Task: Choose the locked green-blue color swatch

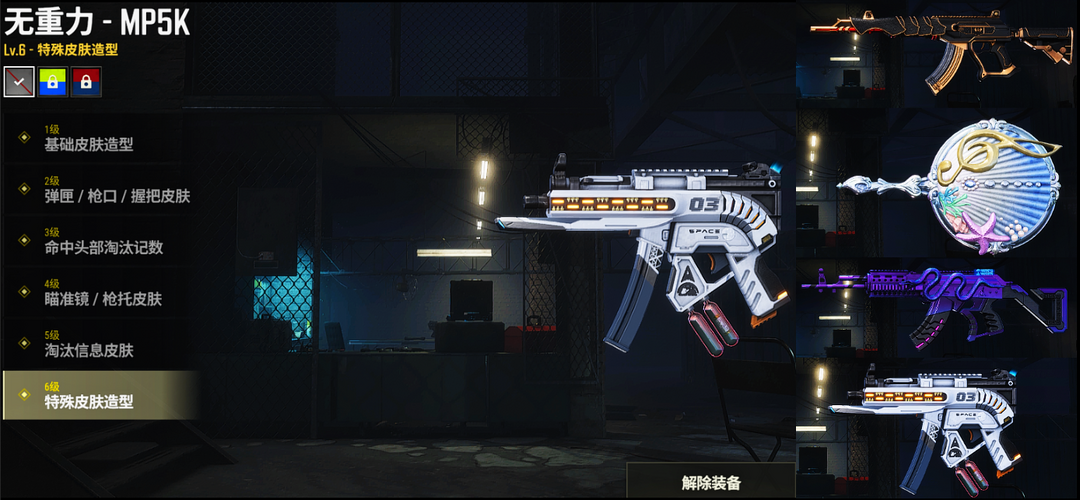Action: click(x=53, y=82)
